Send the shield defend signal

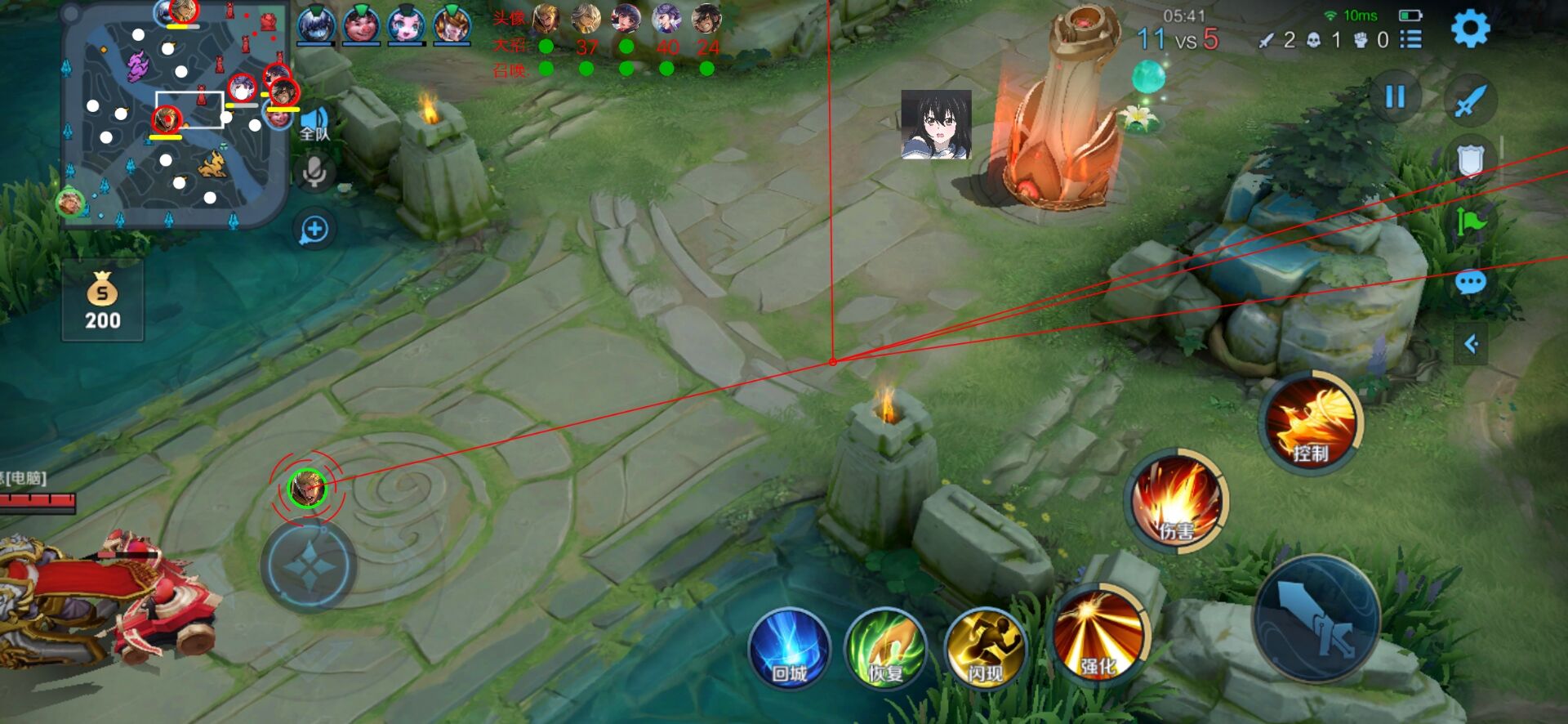point(1470,161)
